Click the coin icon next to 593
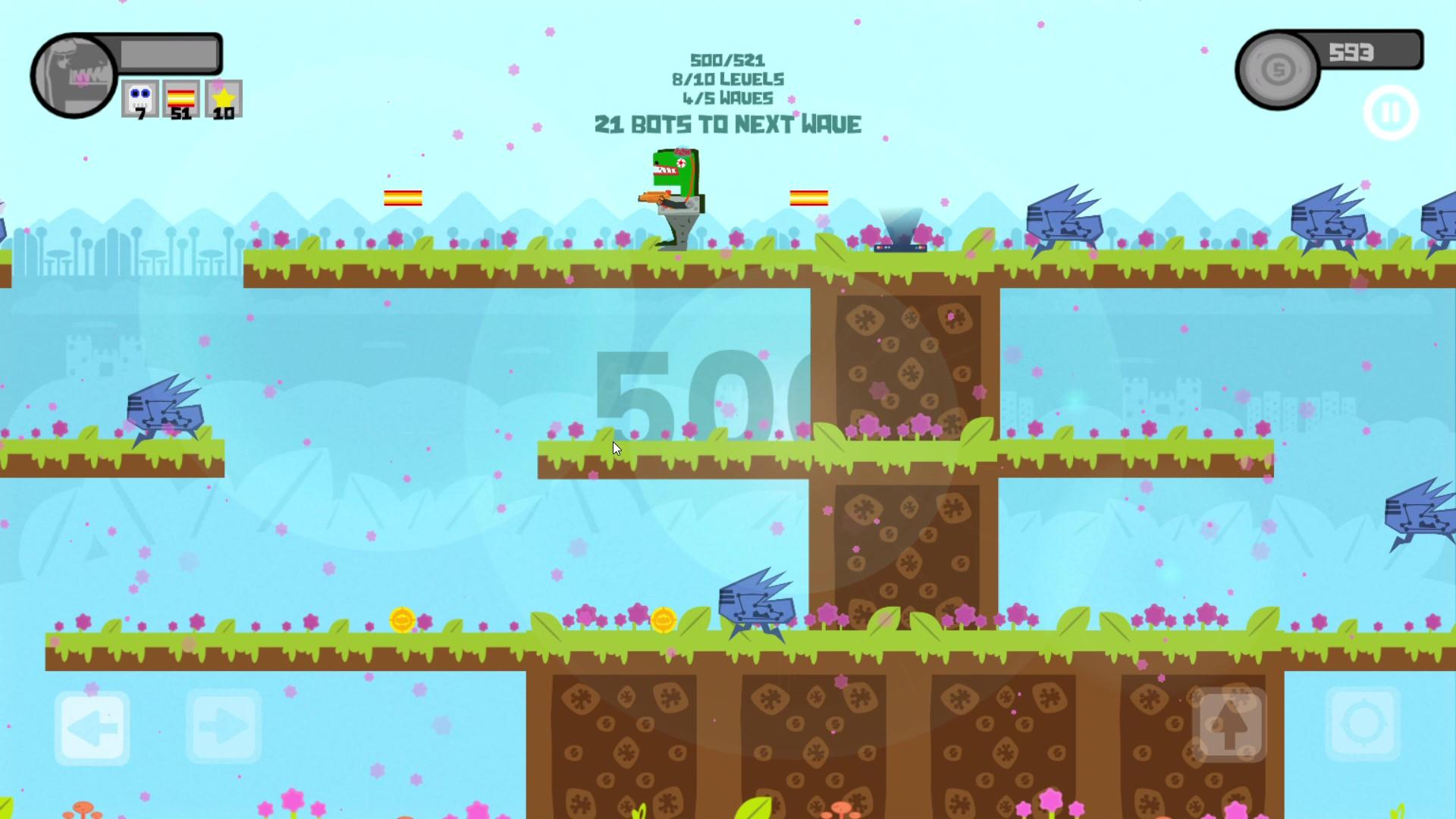 click(1276, 67)
